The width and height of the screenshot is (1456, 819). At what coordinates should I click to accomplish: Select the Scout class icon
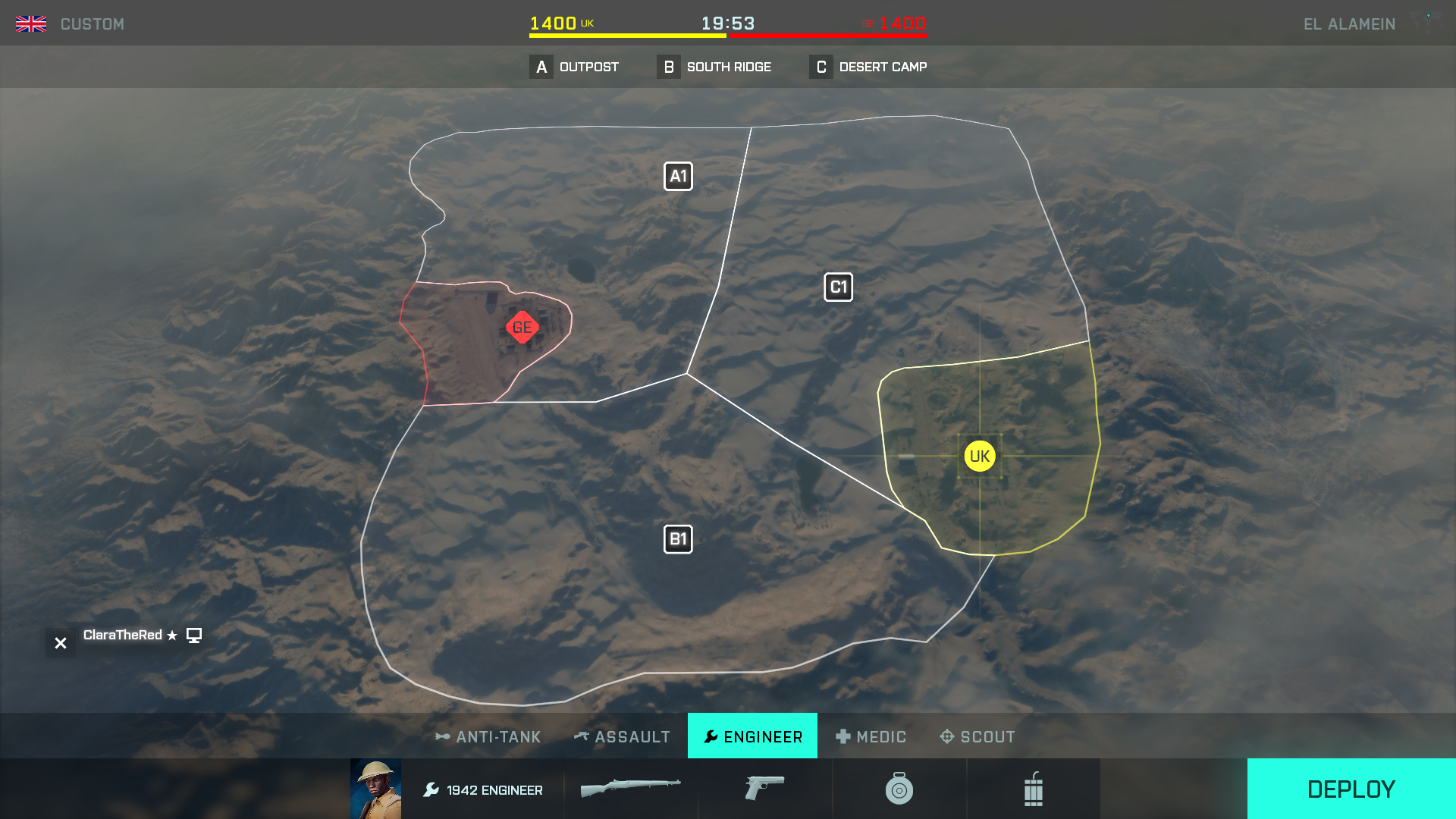946,736
